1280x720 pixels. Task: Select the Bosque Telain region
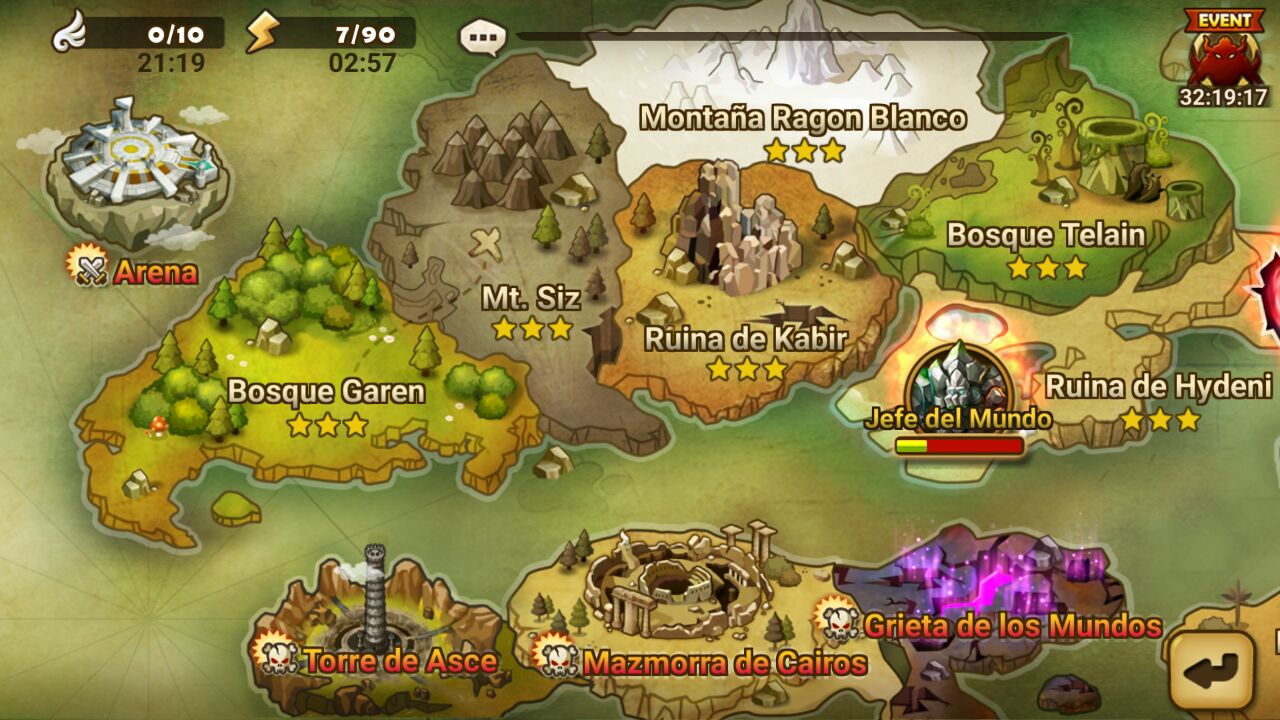[1045, 235]
